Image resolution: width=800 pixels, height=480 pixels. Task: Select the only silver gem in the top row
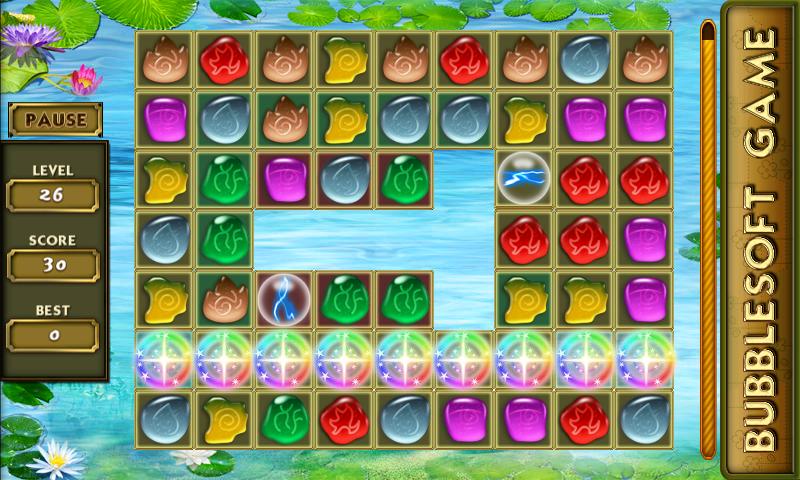click(585, 59)
